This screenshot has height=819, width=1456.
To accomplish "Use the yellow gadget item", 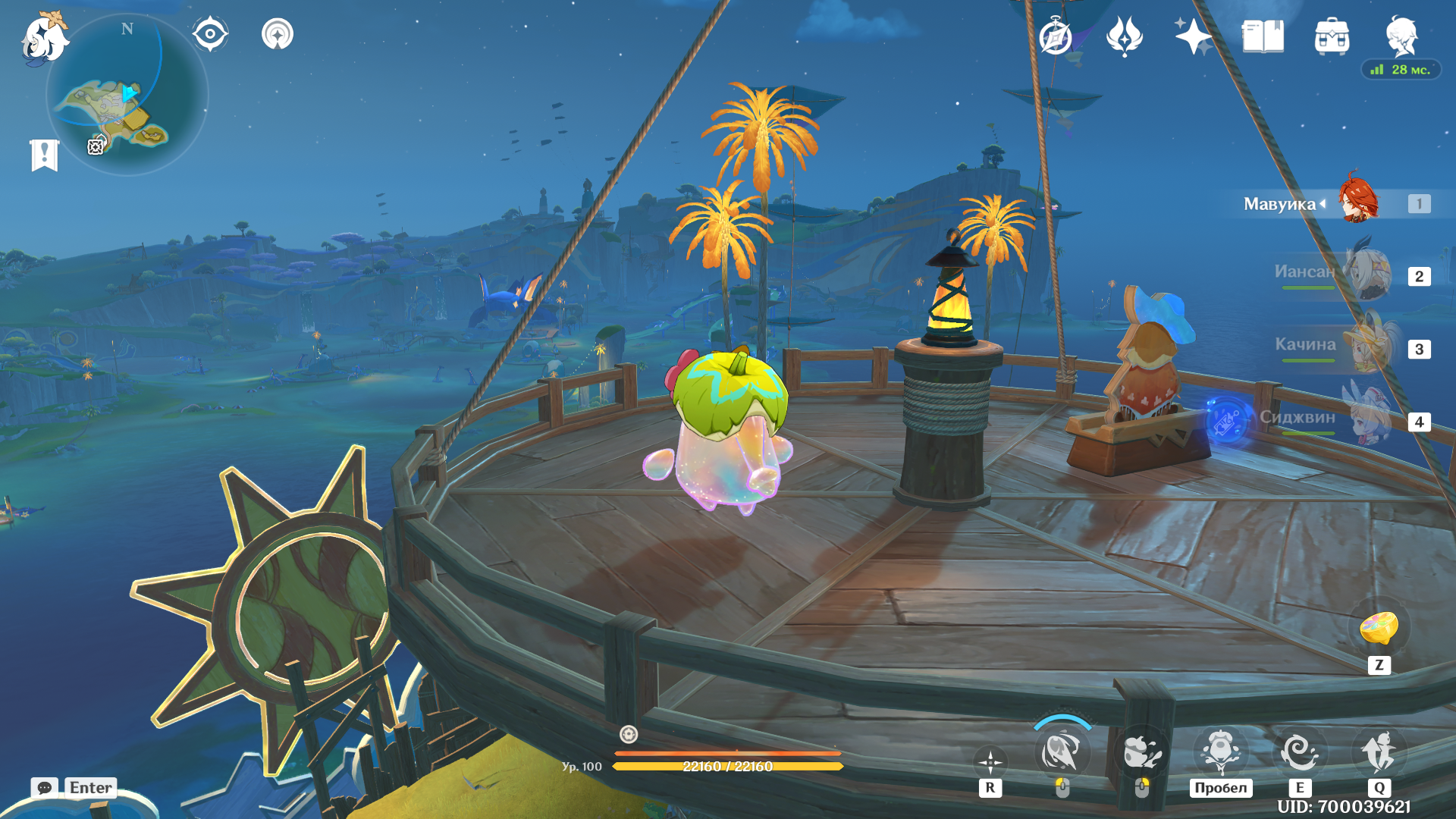I will point(1379,629).
